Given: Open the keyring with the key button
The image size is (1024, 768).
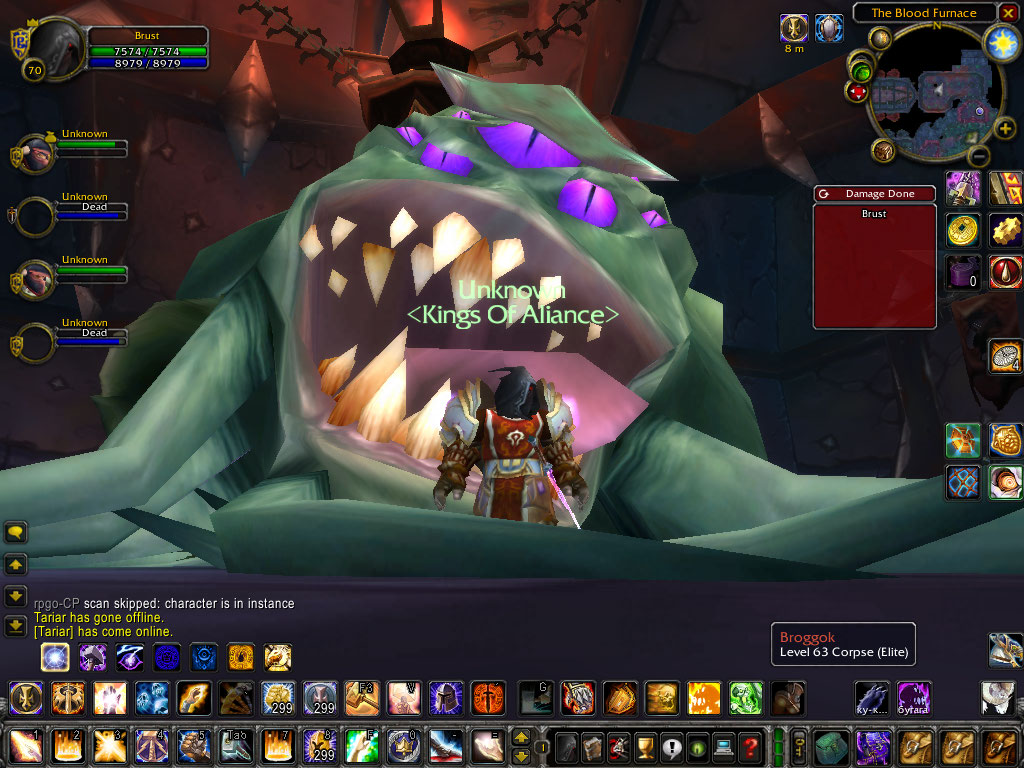Looking at the screenshot, I should coord(800,746).
